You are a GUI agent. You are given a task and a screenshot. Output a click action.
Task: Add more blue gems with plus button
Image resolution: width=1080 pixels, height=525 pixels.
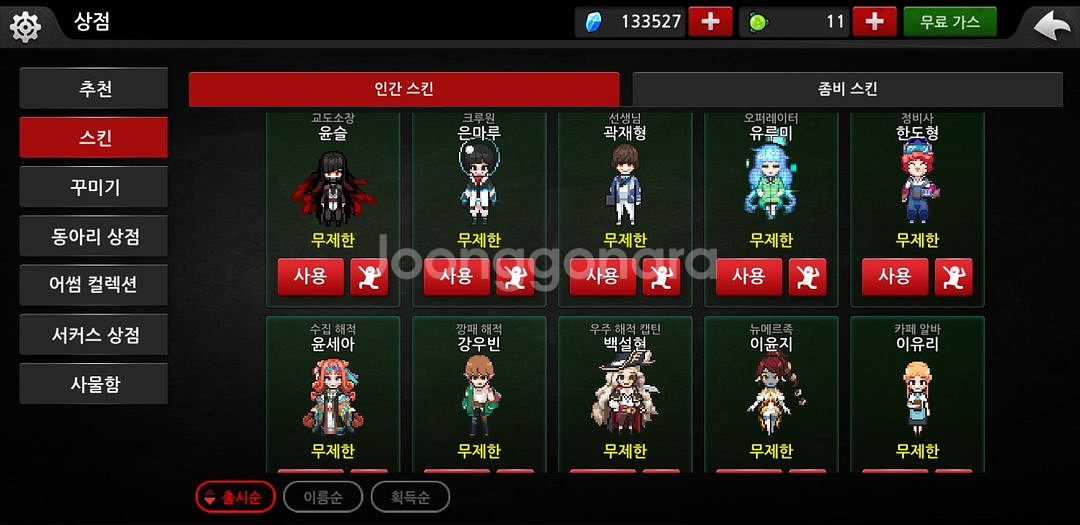pyautogui.click(x=710, y=22)
